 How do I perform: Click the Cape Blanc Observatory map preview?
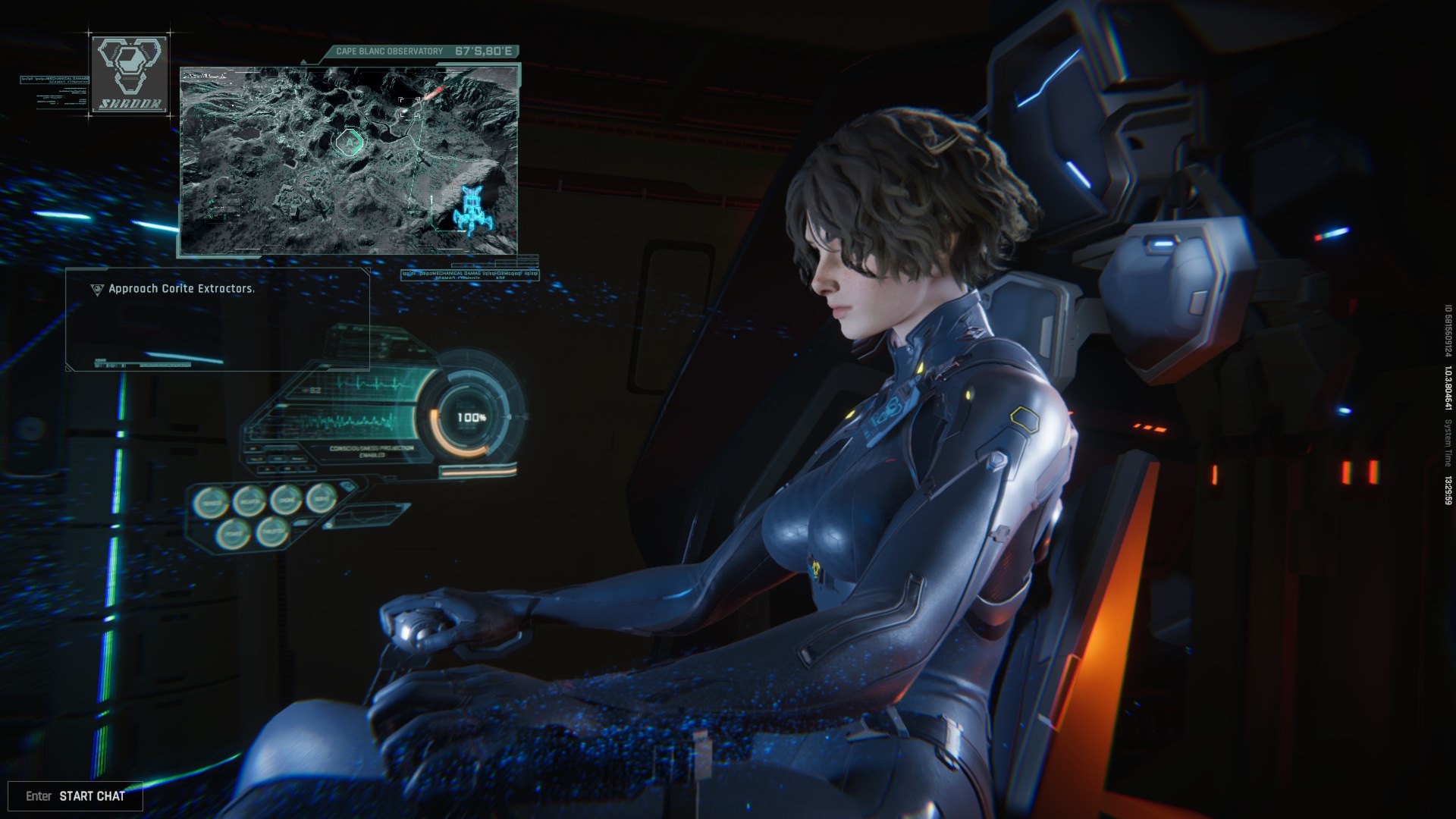click(350, 160)
